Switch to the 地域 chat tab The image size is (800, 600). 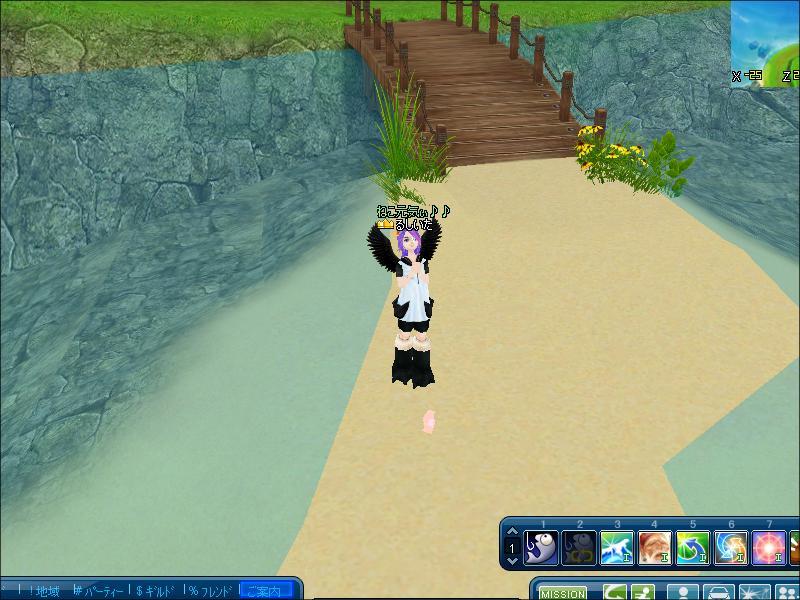click(45, 591)
